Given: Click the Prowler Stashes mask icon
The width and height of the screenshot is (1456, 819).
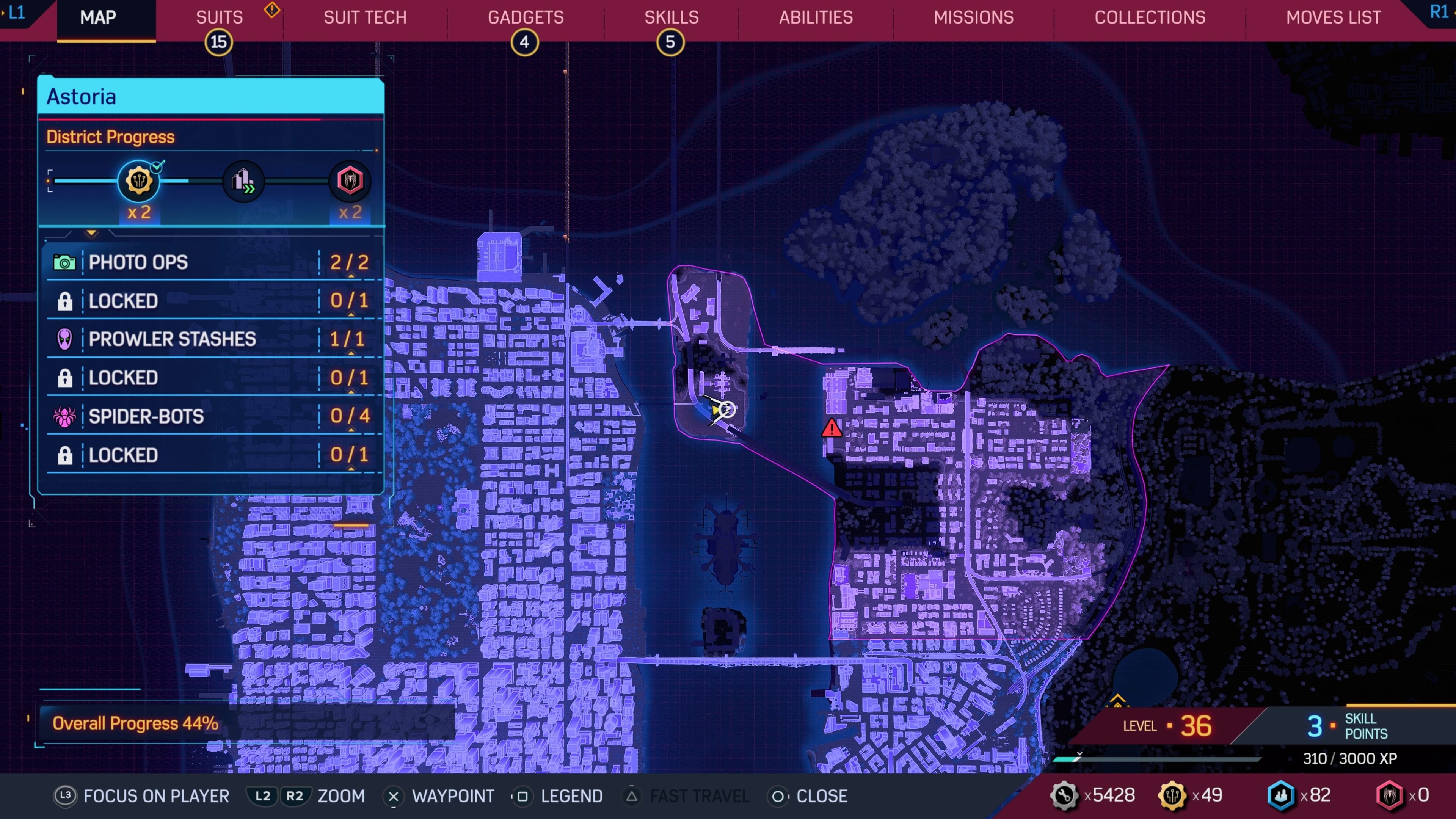Looking at the screenshot, I should 64,339.
